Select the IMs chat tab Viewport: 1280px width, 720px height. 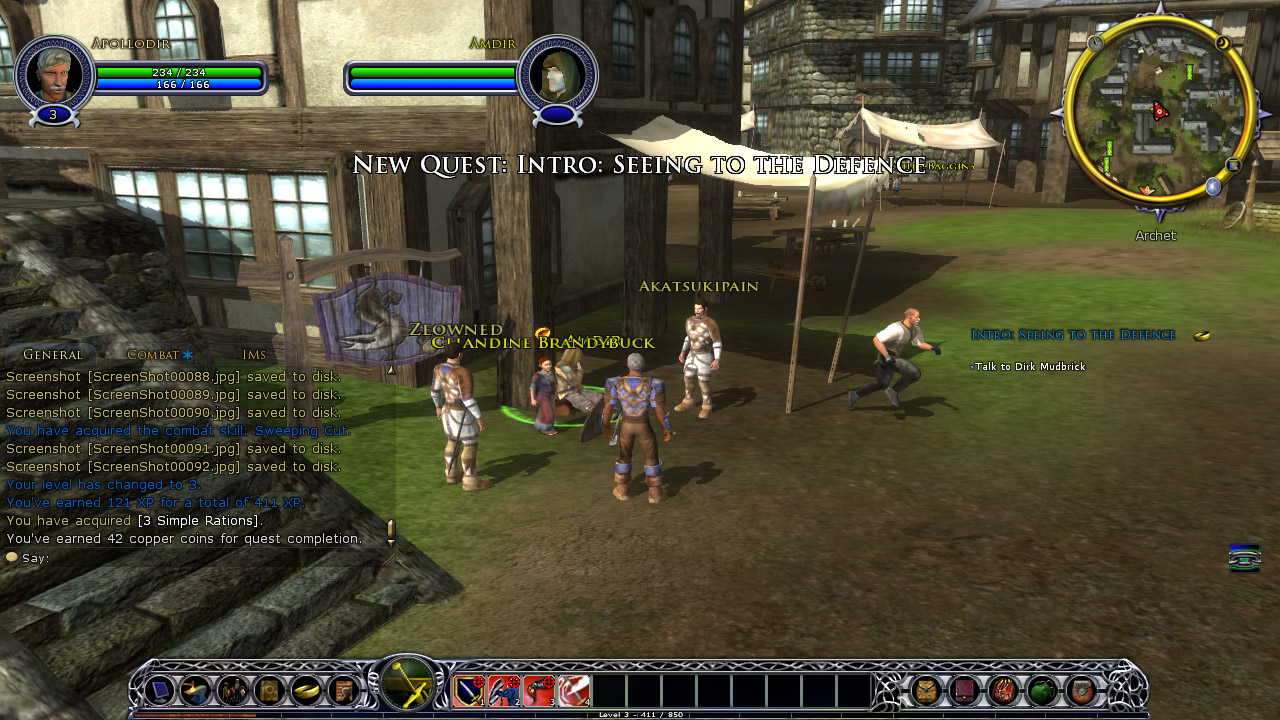pos(254,354)
